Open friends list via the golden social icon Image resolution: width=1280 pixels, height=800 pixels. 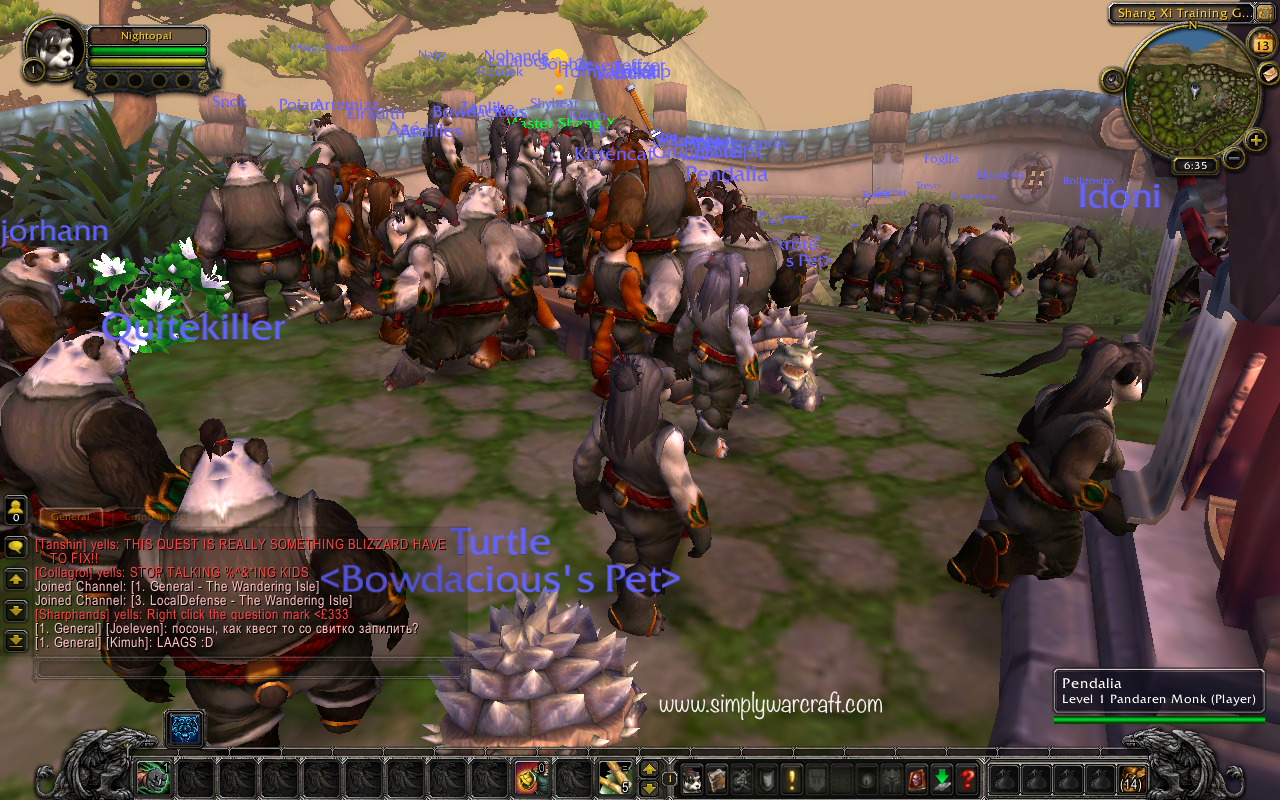click(16, 508)
